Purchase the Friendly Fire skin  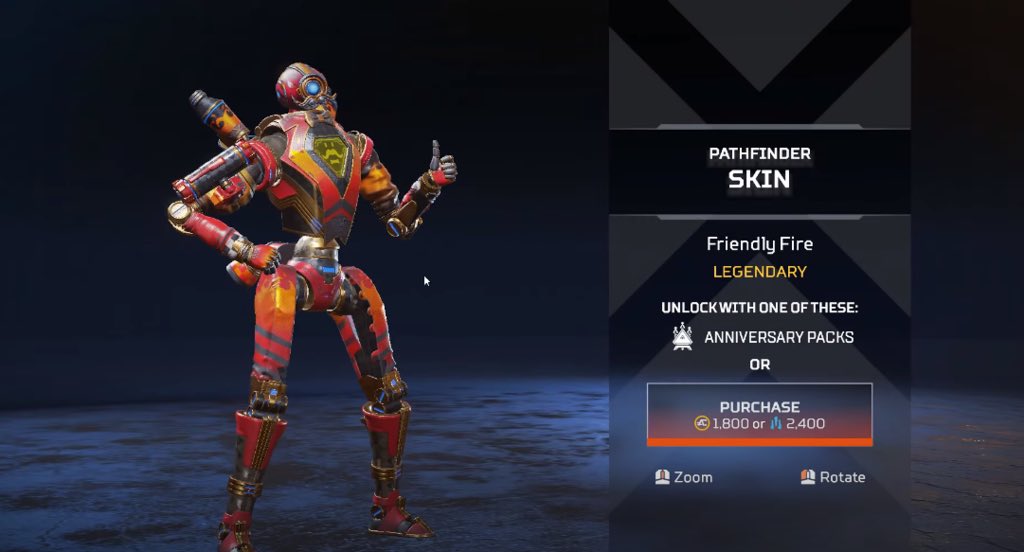pos(759,414)
